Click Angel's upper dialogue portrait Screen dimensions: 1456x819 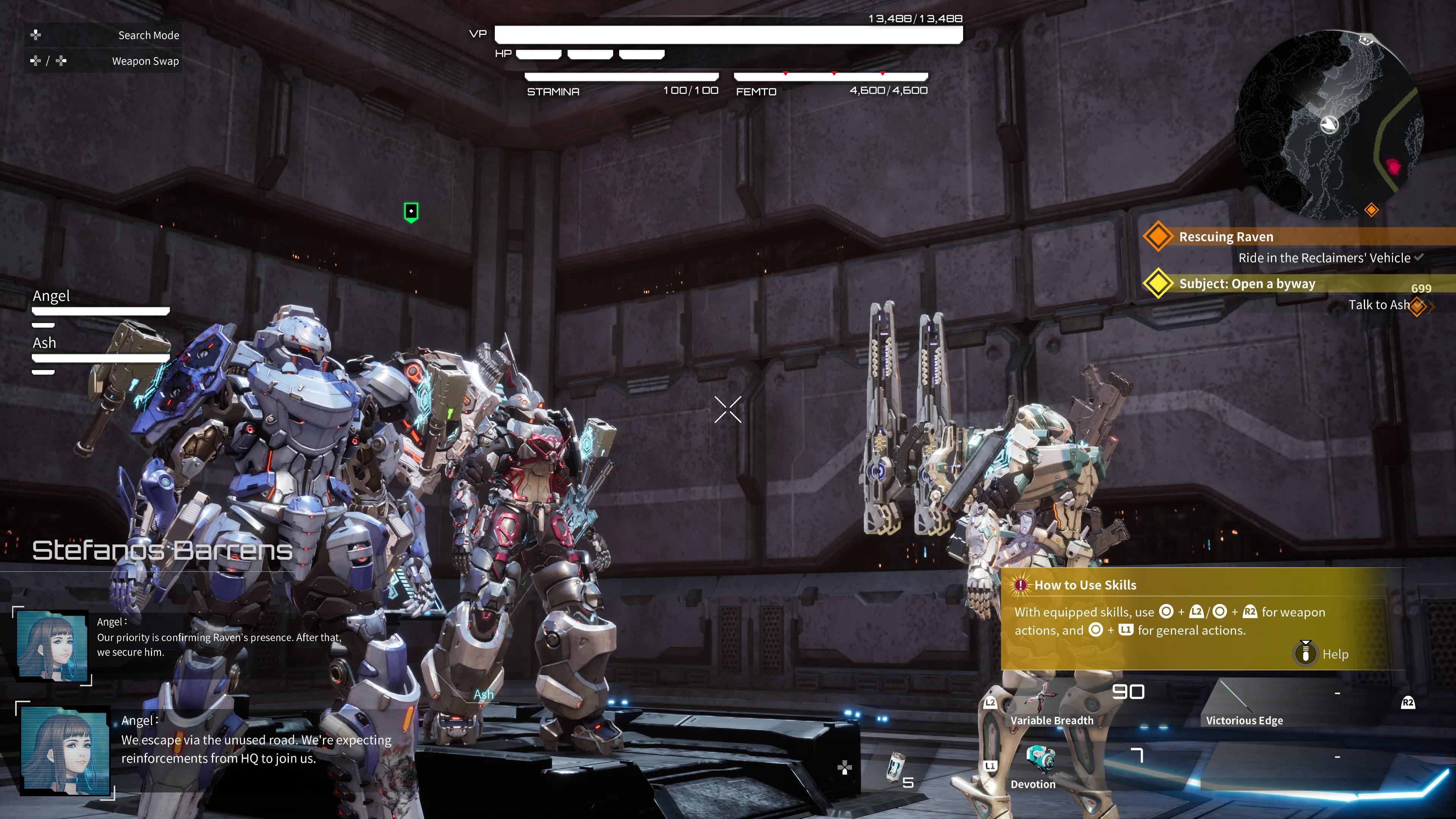53,645
